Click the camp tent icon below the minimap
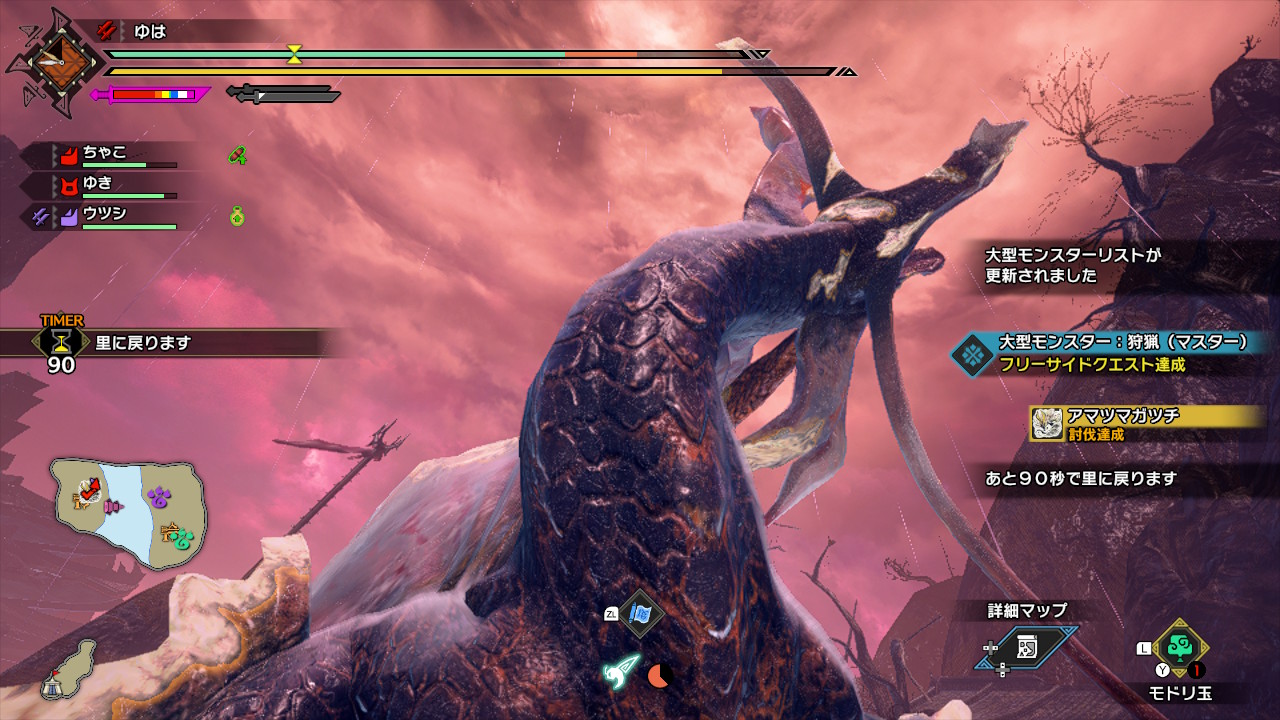Screen dimensions: 1280x720 [x=54, y=685]
